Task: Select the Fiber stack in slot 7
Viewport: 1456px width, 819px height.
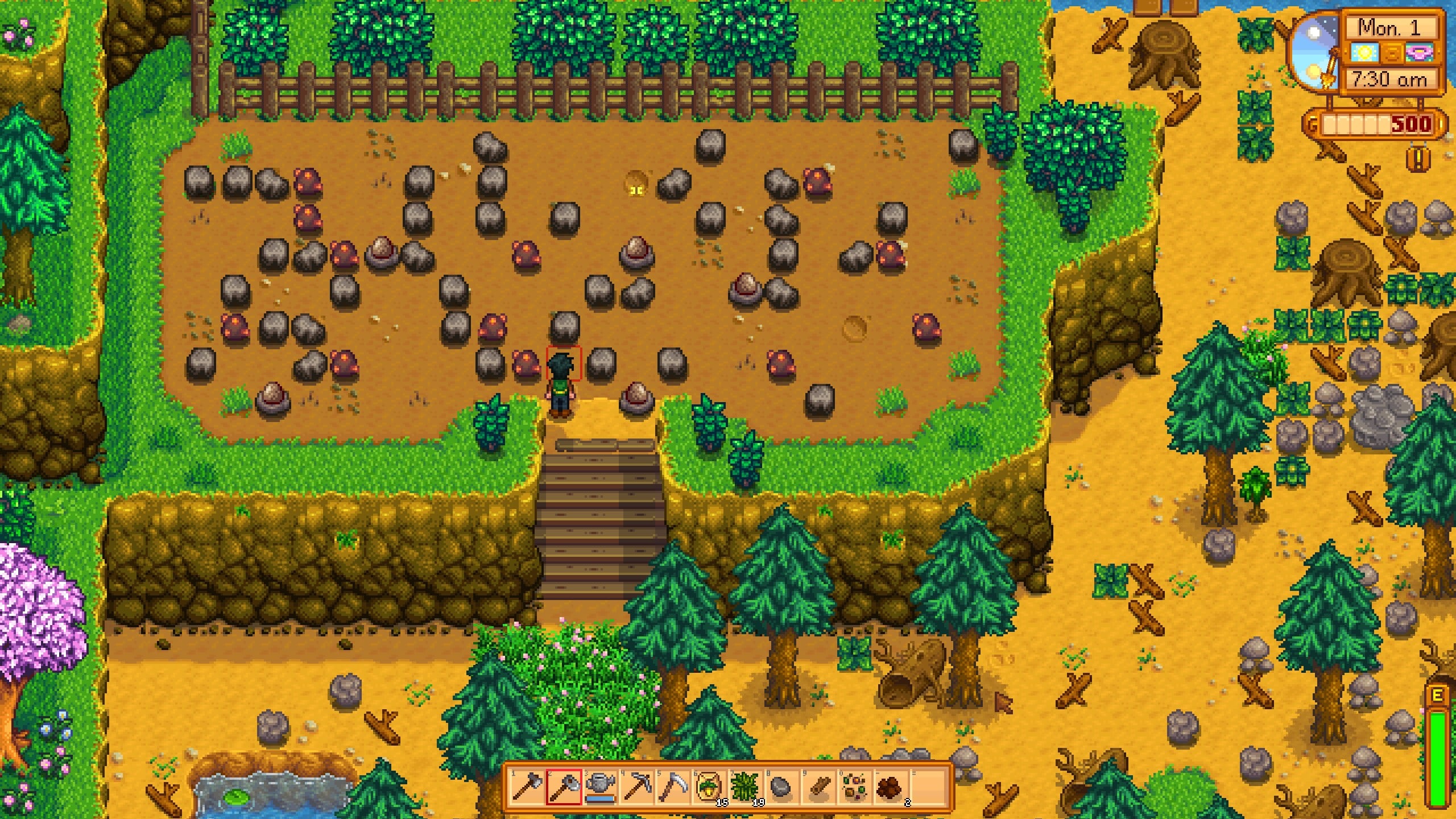Action: (x=745, y=787)
